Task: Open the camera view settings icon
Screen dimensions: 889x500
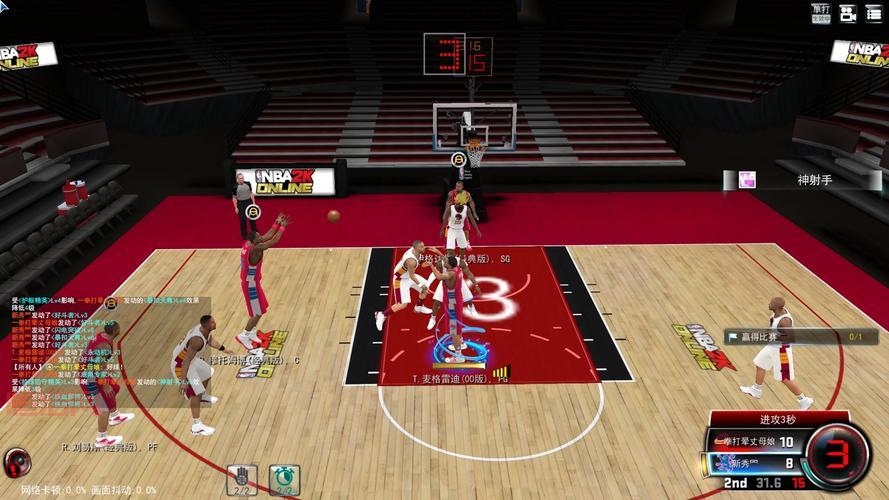Action: click(848, 13)
